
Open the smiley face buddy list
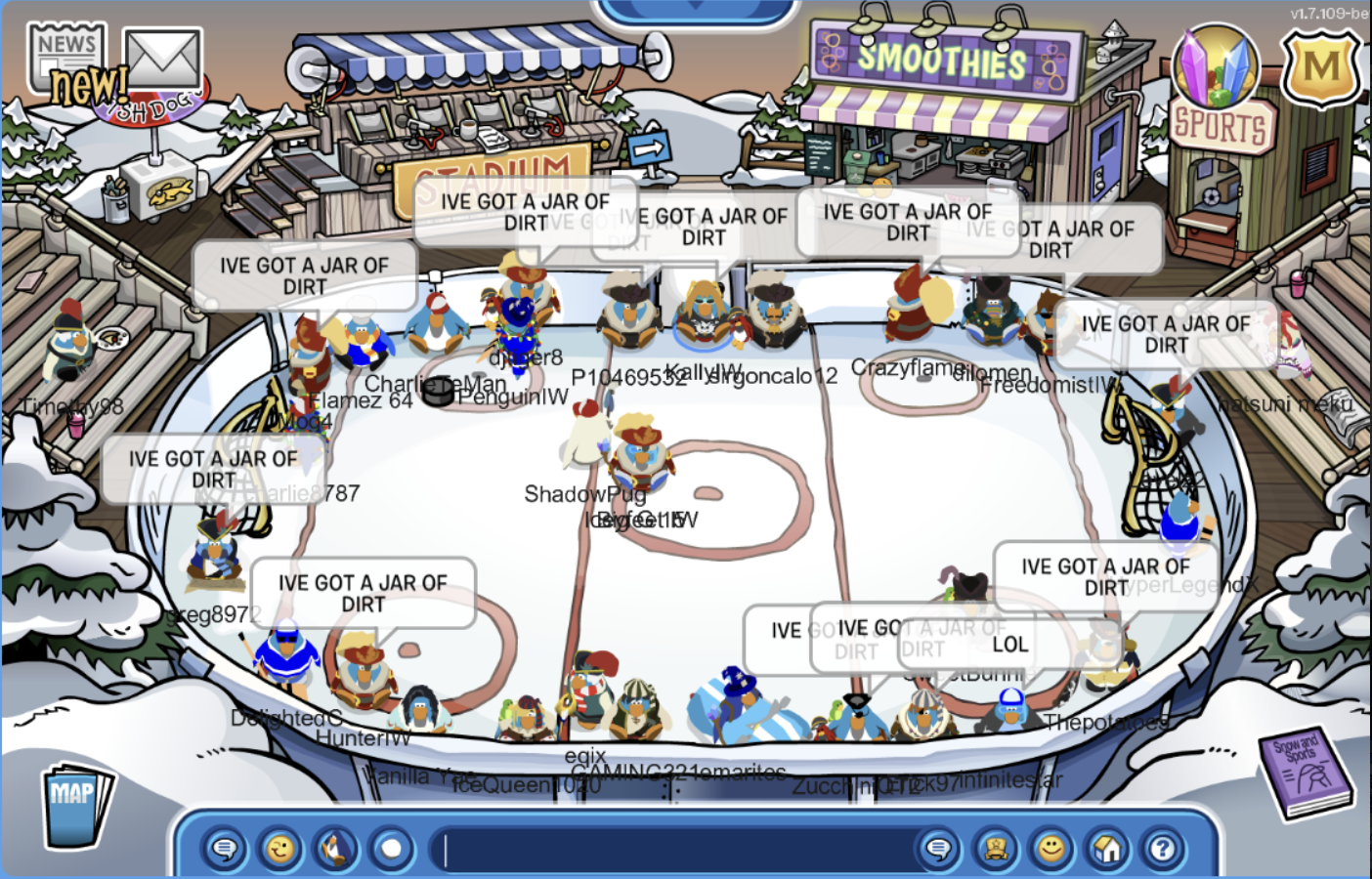pos(1051,848)
